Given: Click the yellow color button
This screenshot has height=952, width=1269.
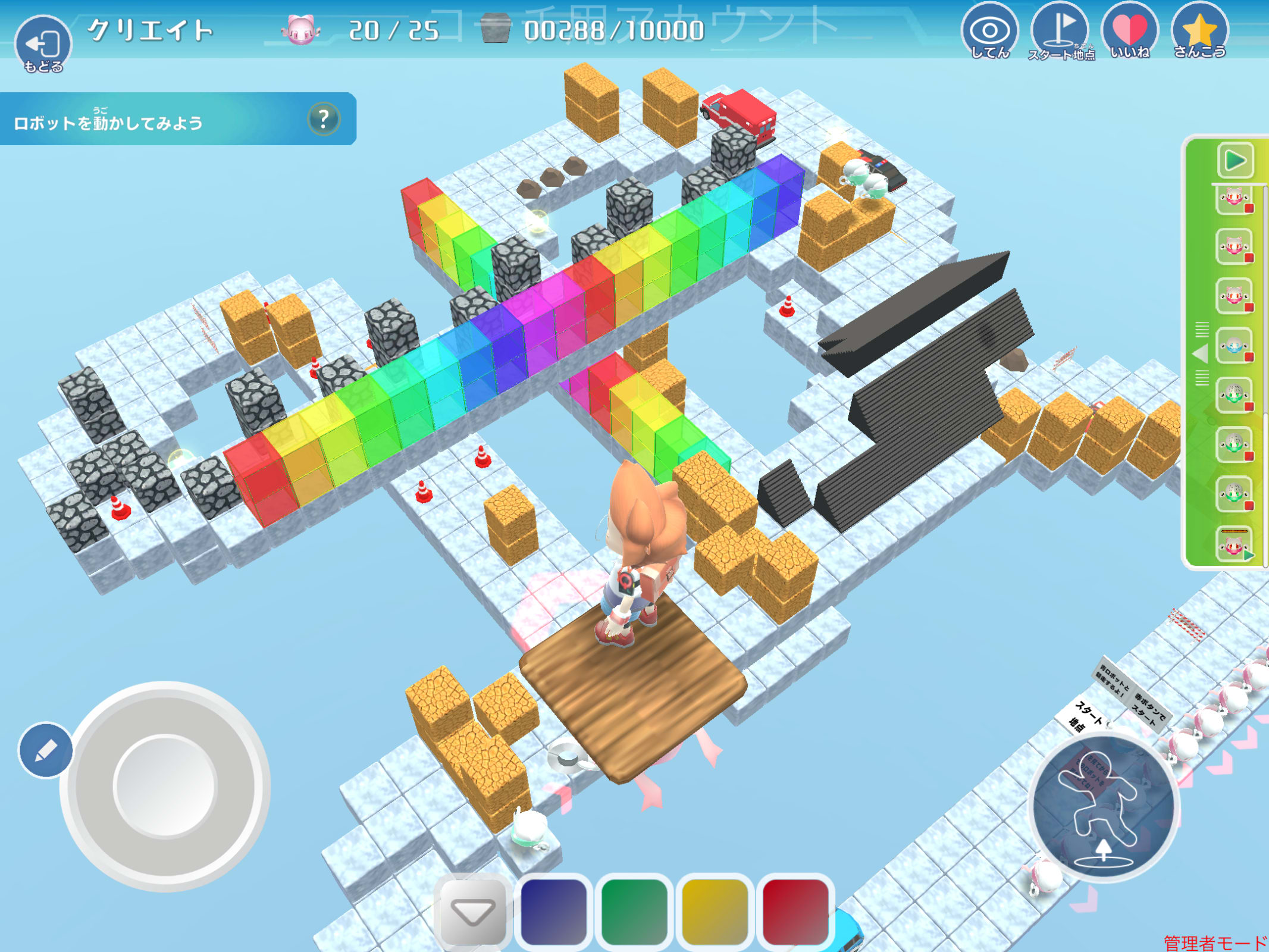Looking at the screenshot, I should click(x=715, y=910).
